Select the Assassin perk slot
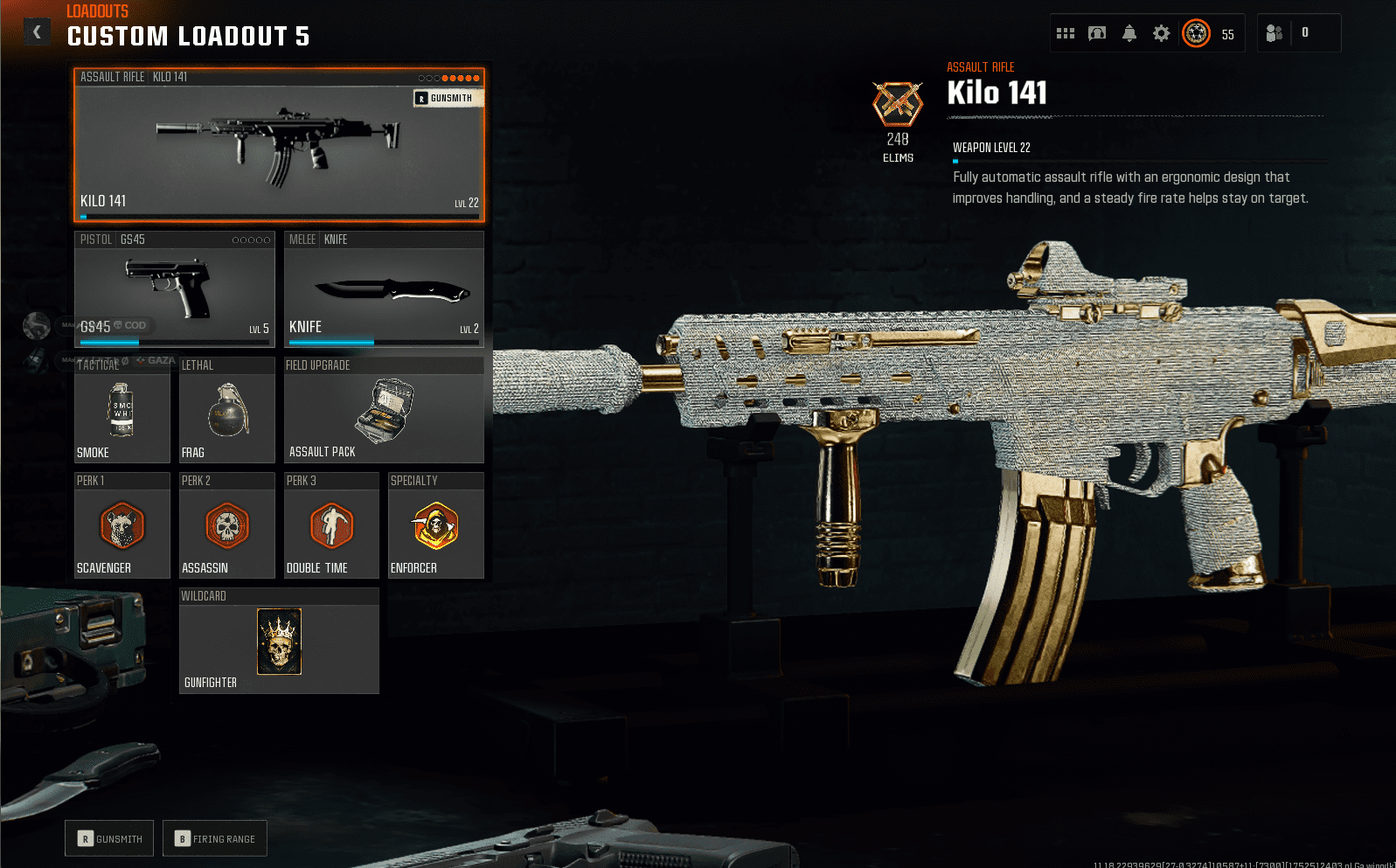 click(226, 526)
